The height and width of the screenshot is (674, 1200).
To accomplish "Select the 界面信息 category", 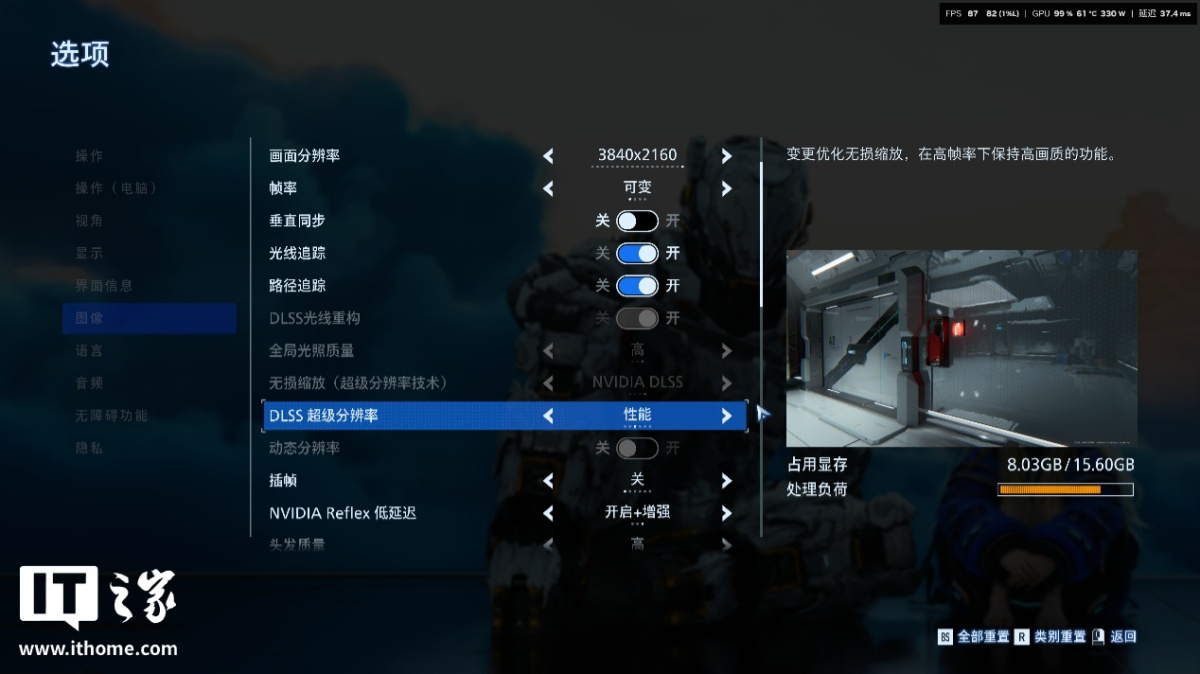I will click(x=104, y=286).
